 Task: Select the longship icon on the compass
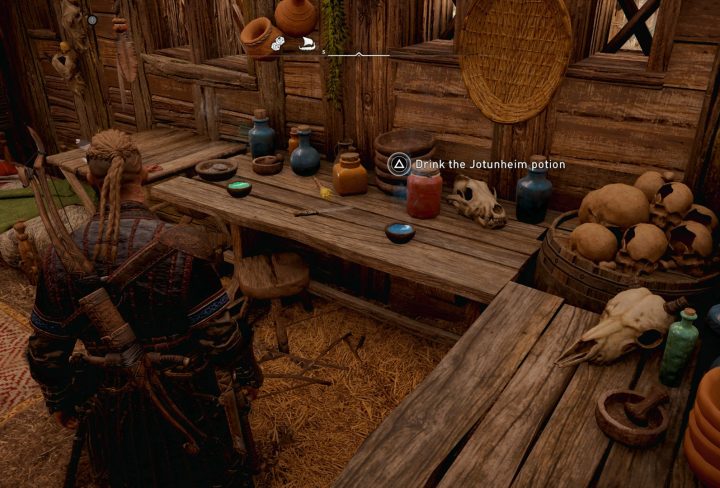[x=307, y=43]
